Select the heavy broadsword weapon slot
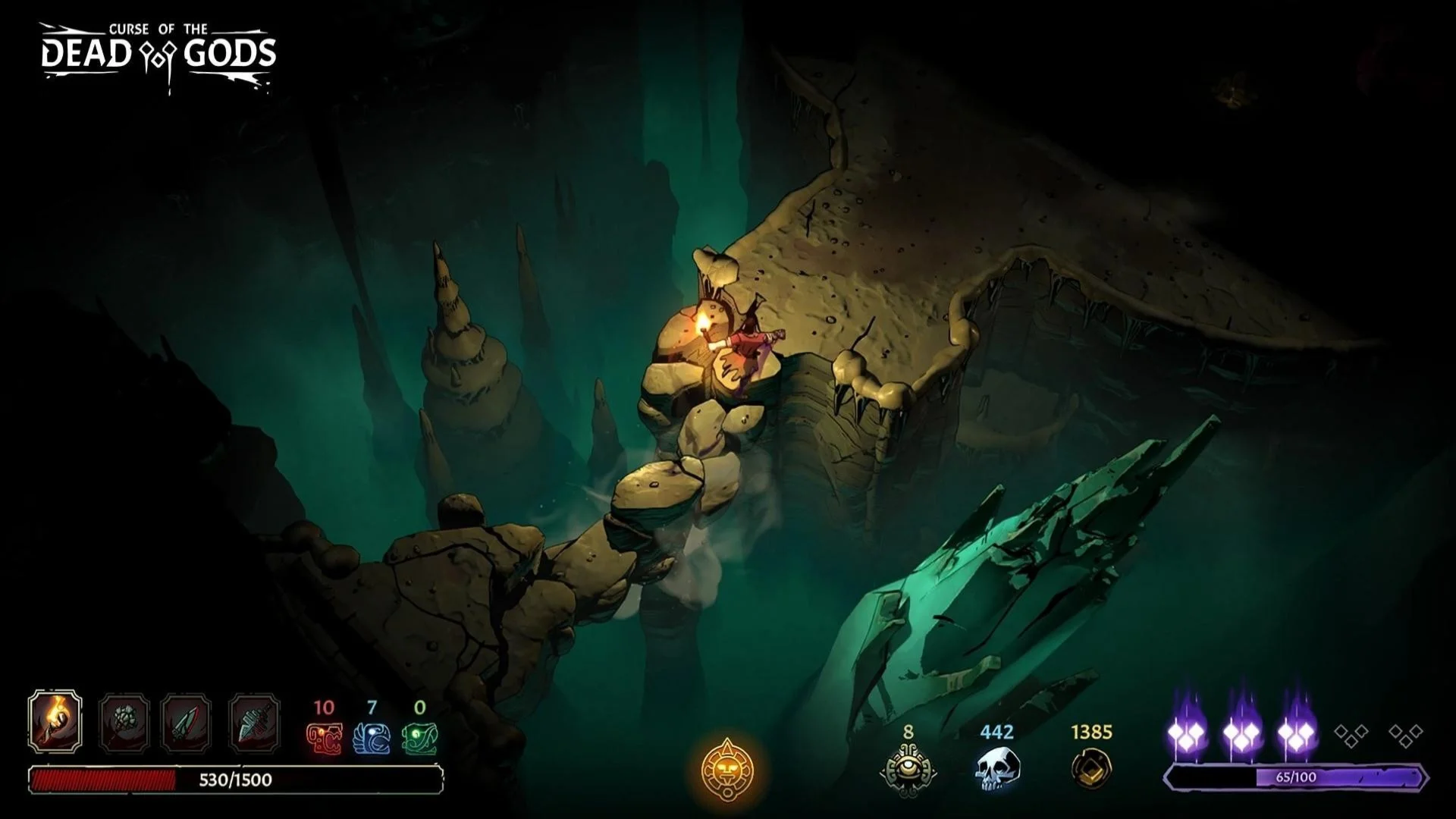Viewport: 1456px width, 819px height. (254, 720)
